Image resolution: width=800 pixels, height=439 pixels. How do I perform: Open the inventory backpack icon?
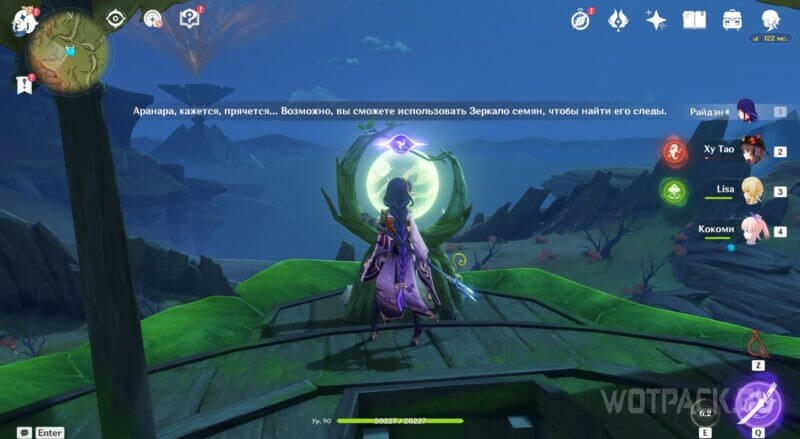pos(732,19)
